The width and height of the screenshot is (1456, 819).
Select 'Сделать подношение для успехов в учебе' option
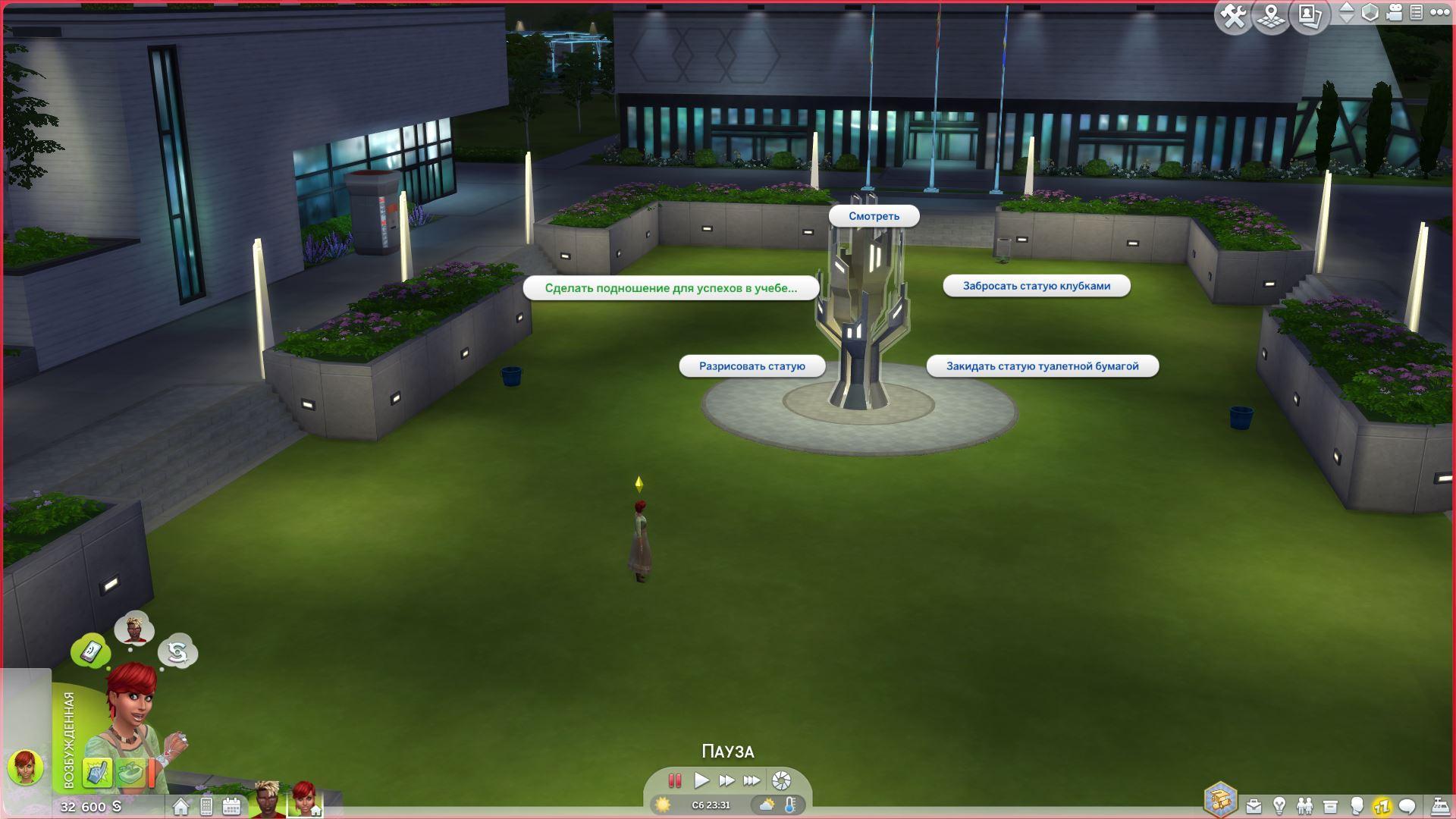click(x=670, y=288)
